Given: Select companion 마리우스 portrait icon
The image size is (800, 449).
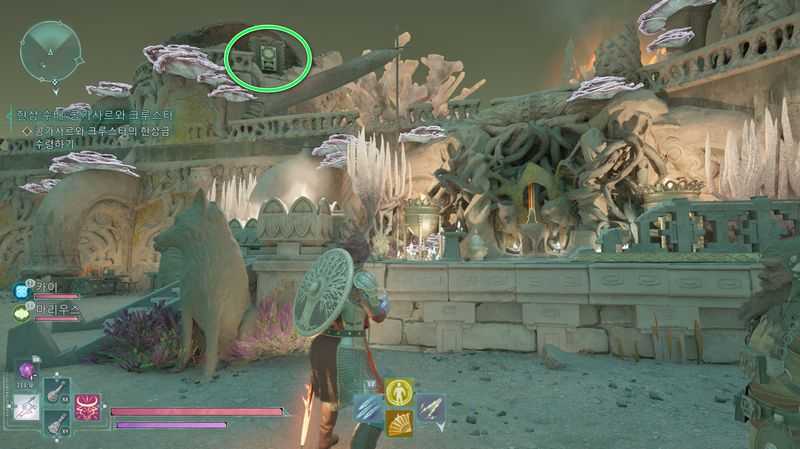Looking at the screenshot, I should click(21, 311).
